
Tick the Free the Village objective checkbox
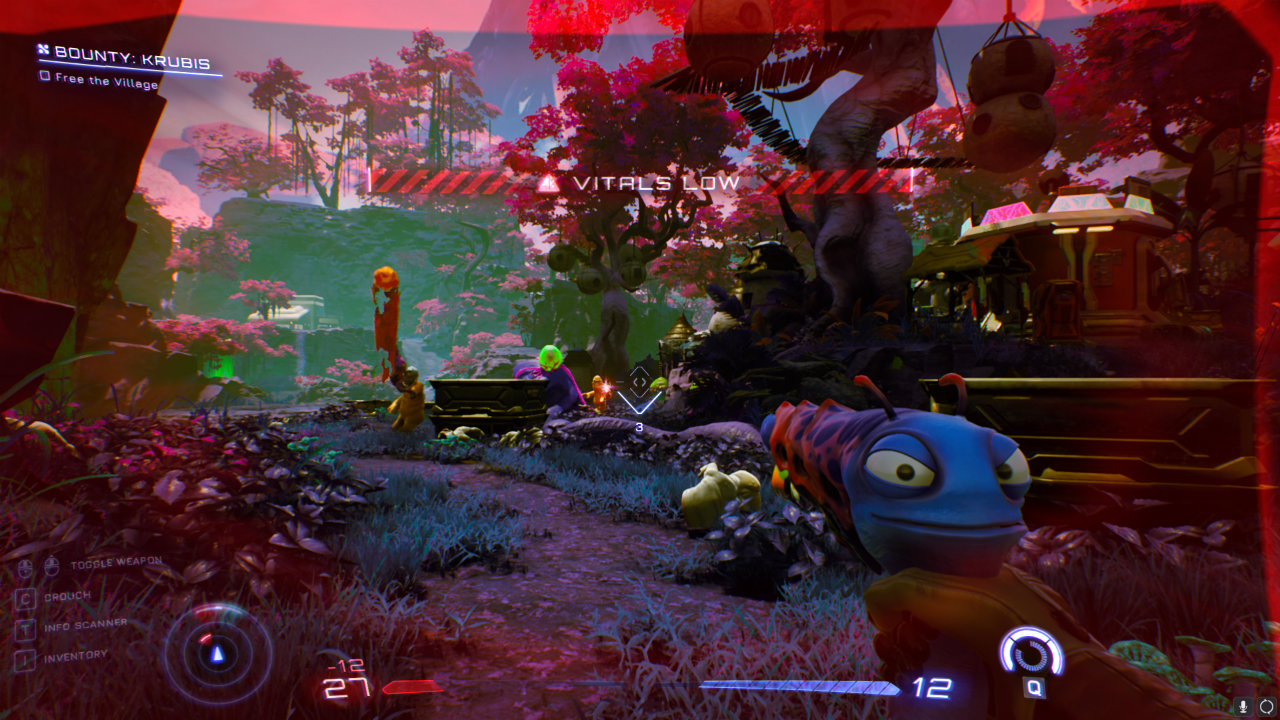pyautogui.click(x=44, y=76)
